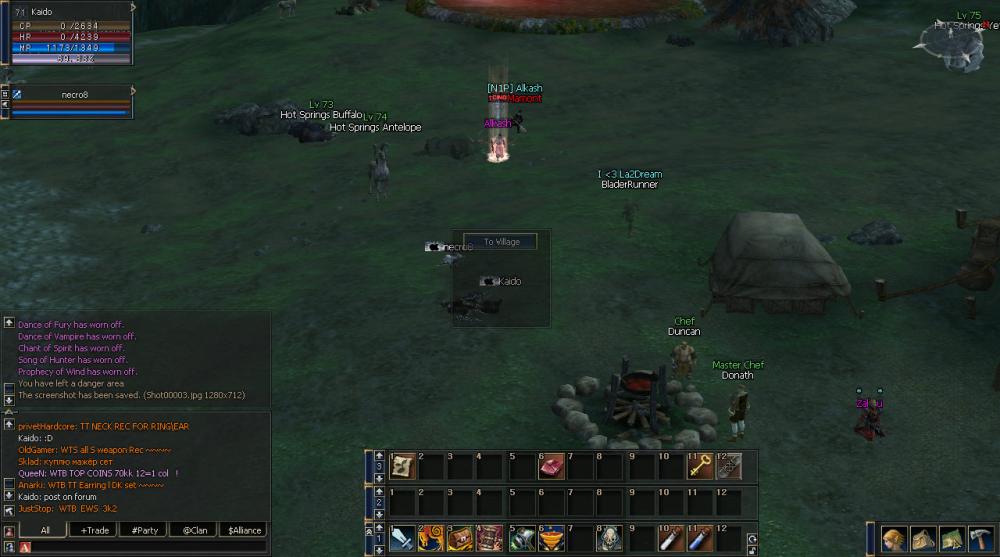The width and height of the screenshot is (1000, 557).
Task: Toggle the hotbar lock icon
Action: (751, 548)
